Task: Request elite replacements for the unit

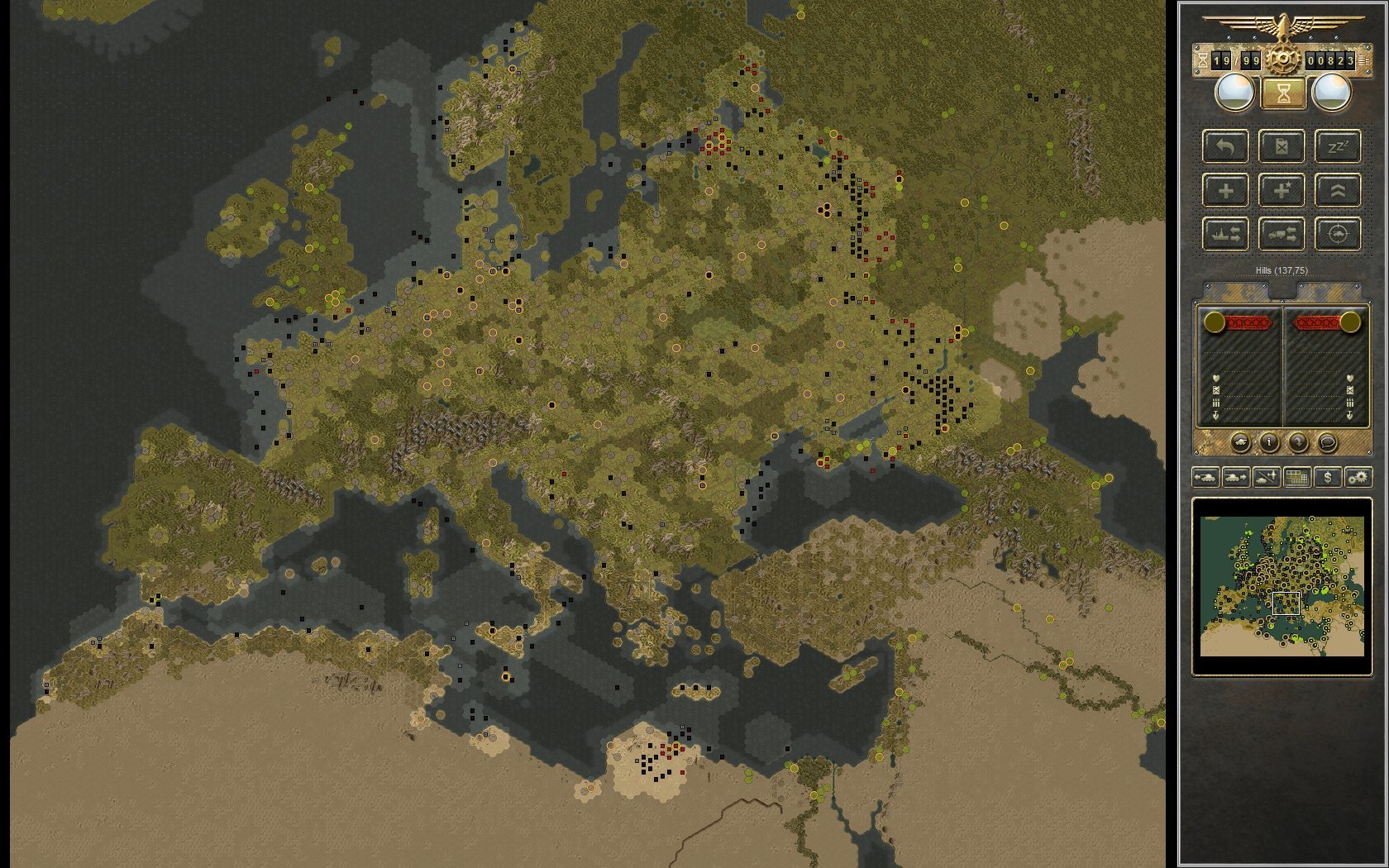Action: [x=1282, y=191]
